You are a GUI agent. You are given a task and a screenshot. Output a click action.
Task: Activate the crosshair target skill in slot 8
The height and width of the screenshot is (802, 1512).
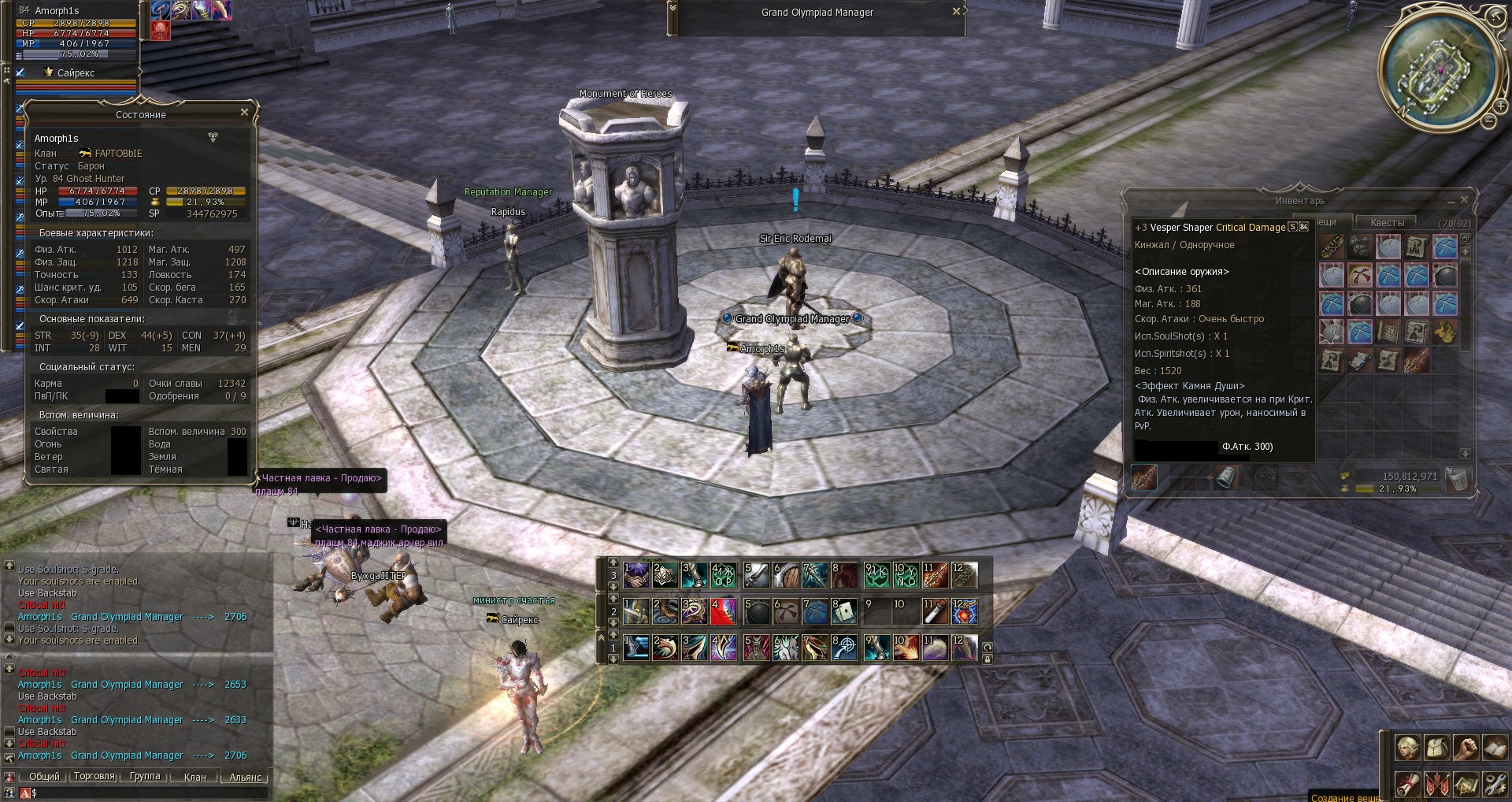pos(843,648)
